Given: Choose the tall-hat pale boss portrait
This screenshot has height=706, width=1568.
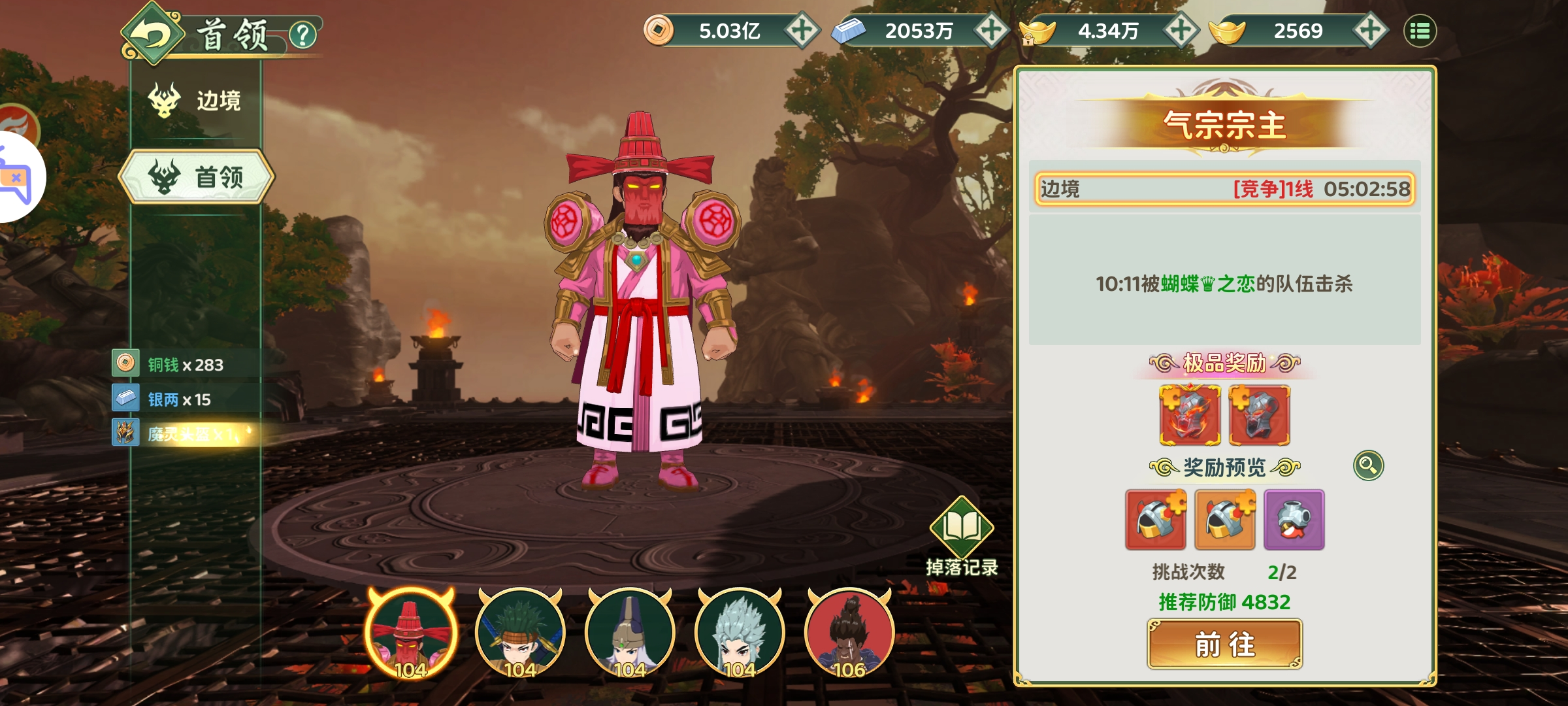Looking at the screenshot, I should click(x=630, y=633).
